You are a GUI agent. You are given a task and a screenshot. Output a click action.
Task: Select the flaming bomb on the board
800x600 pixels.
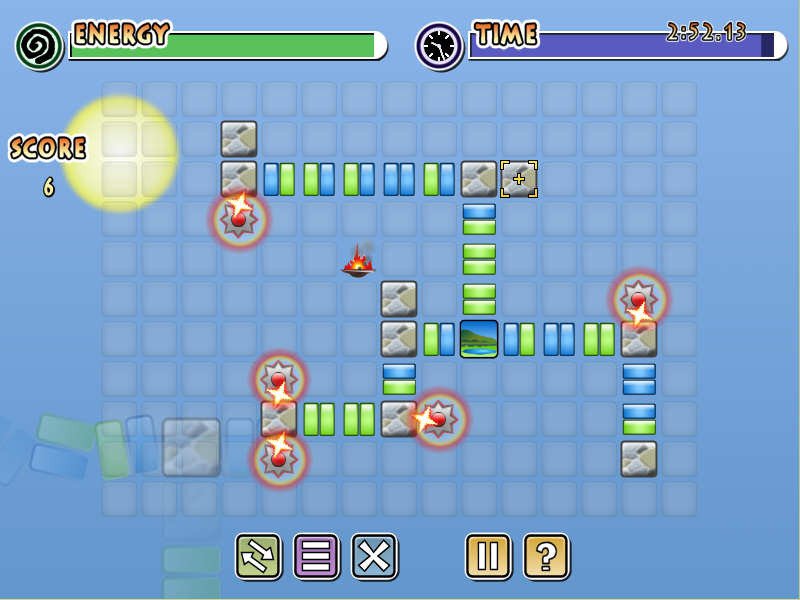pyautogui.click(x=358, y=262)
